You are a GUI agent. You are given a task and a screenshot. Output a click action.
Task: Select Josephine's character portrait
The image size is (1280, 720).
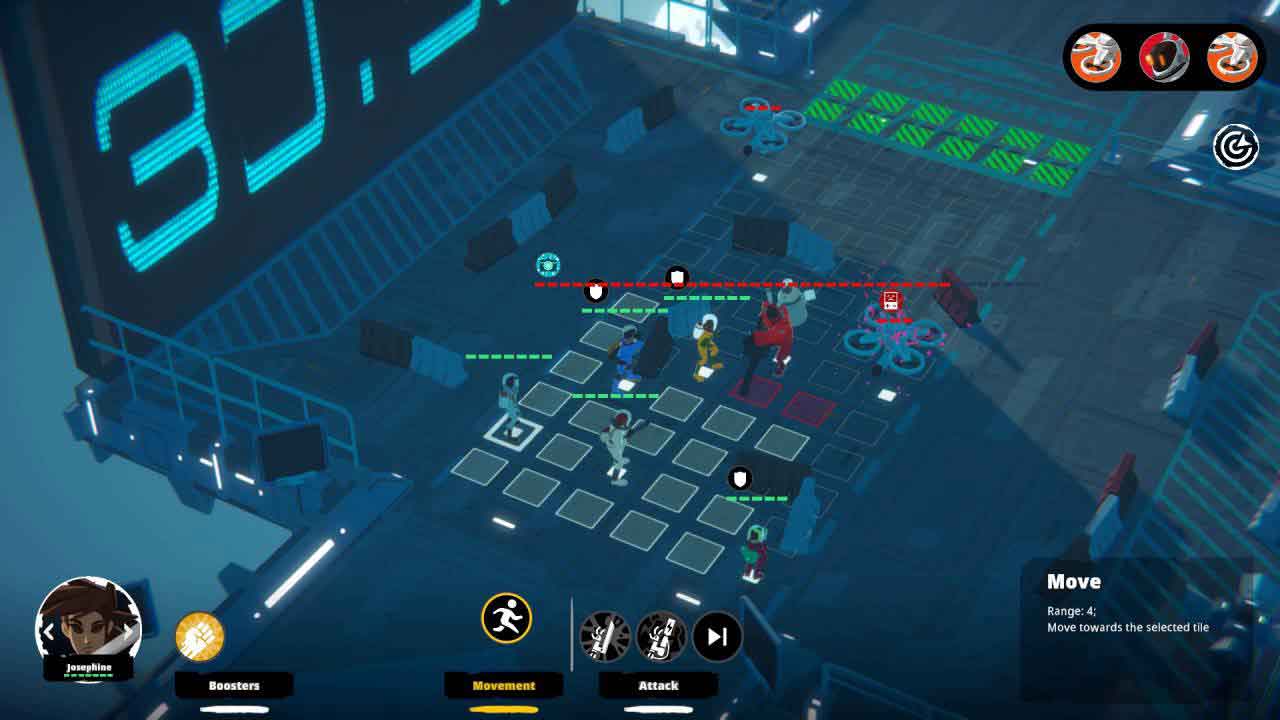pyautogui.click(x=88, y=625)
